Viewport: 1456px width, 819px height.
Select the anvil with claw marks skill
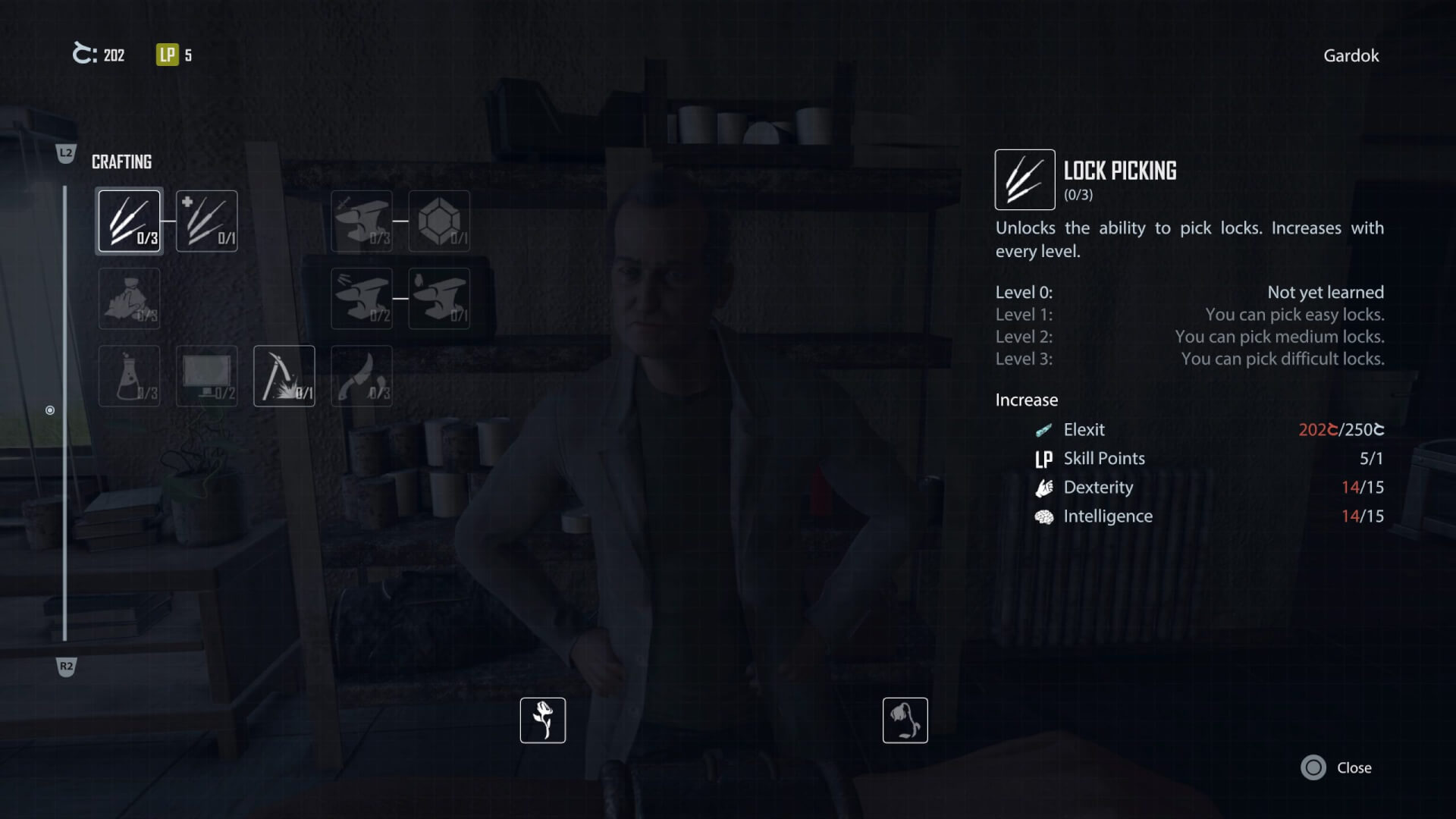pyautogui.click(x=362, y=298)
